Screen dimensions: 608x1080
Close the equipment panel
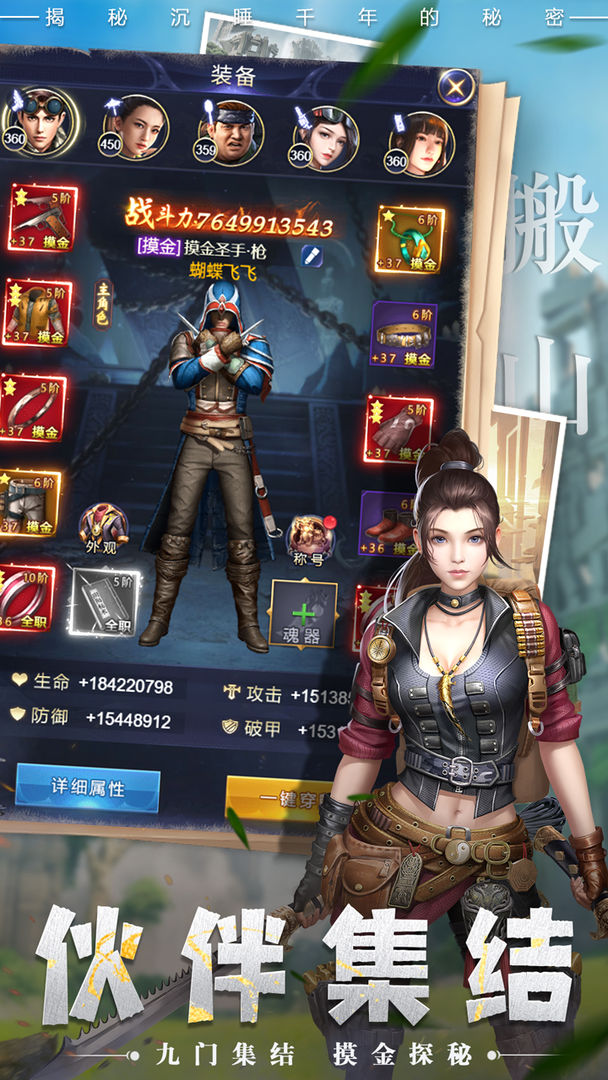456,87
